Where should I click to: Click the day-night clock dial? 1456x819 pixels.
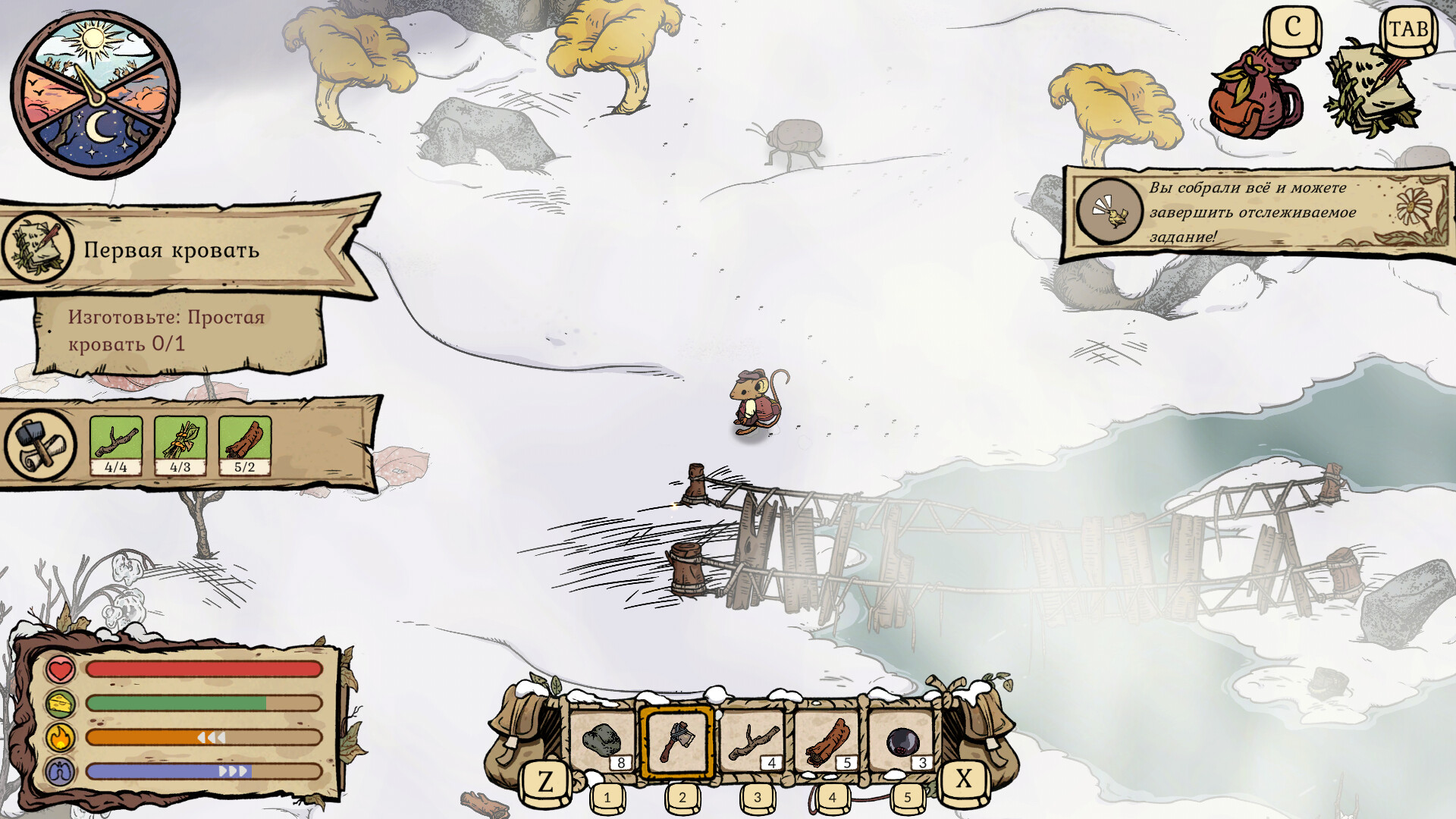(95, 95)
